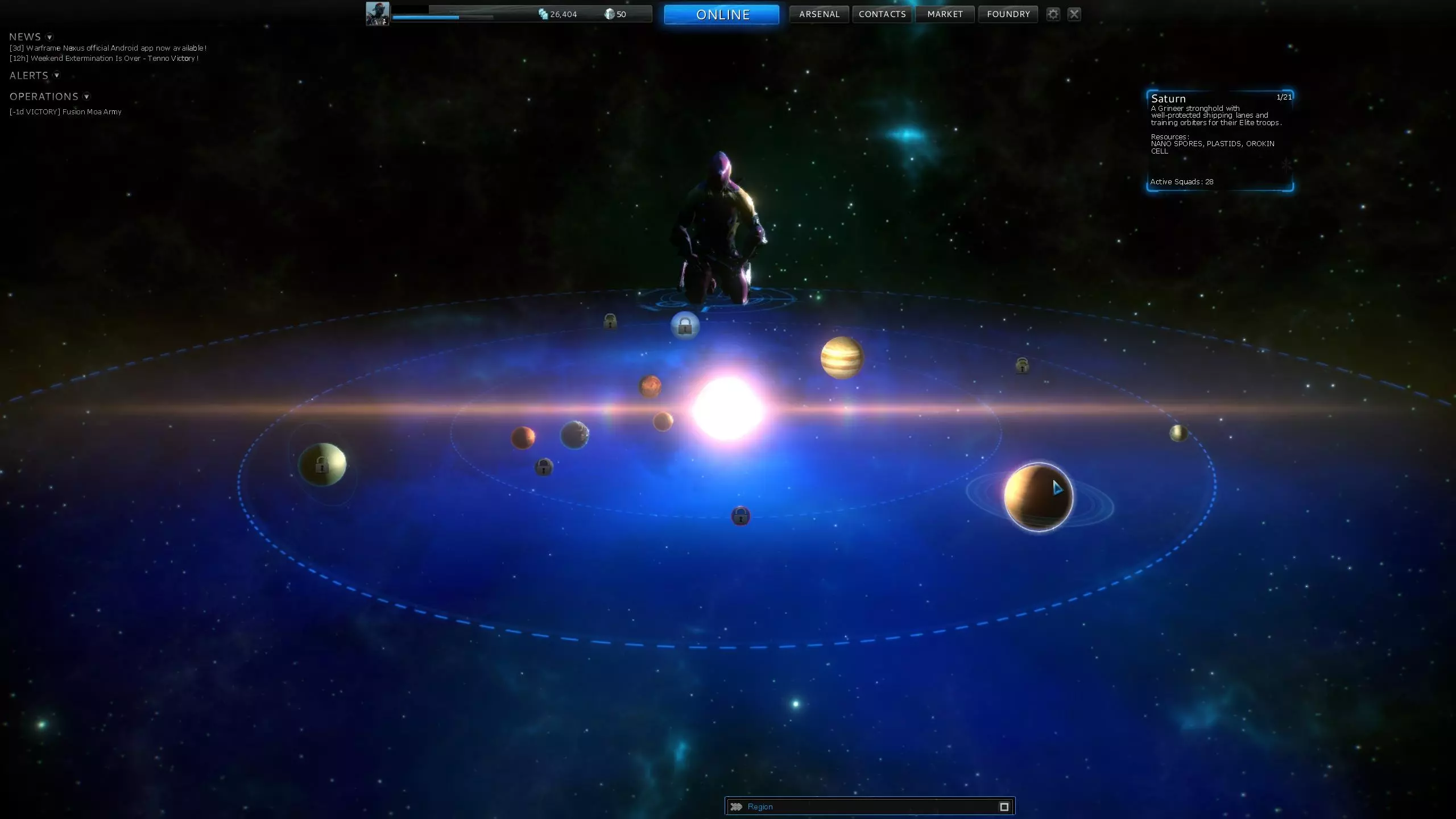The width and height of the screenshot is (1456, 819).
Task: Open settings via the gear icon
Action: [1053, 14]
